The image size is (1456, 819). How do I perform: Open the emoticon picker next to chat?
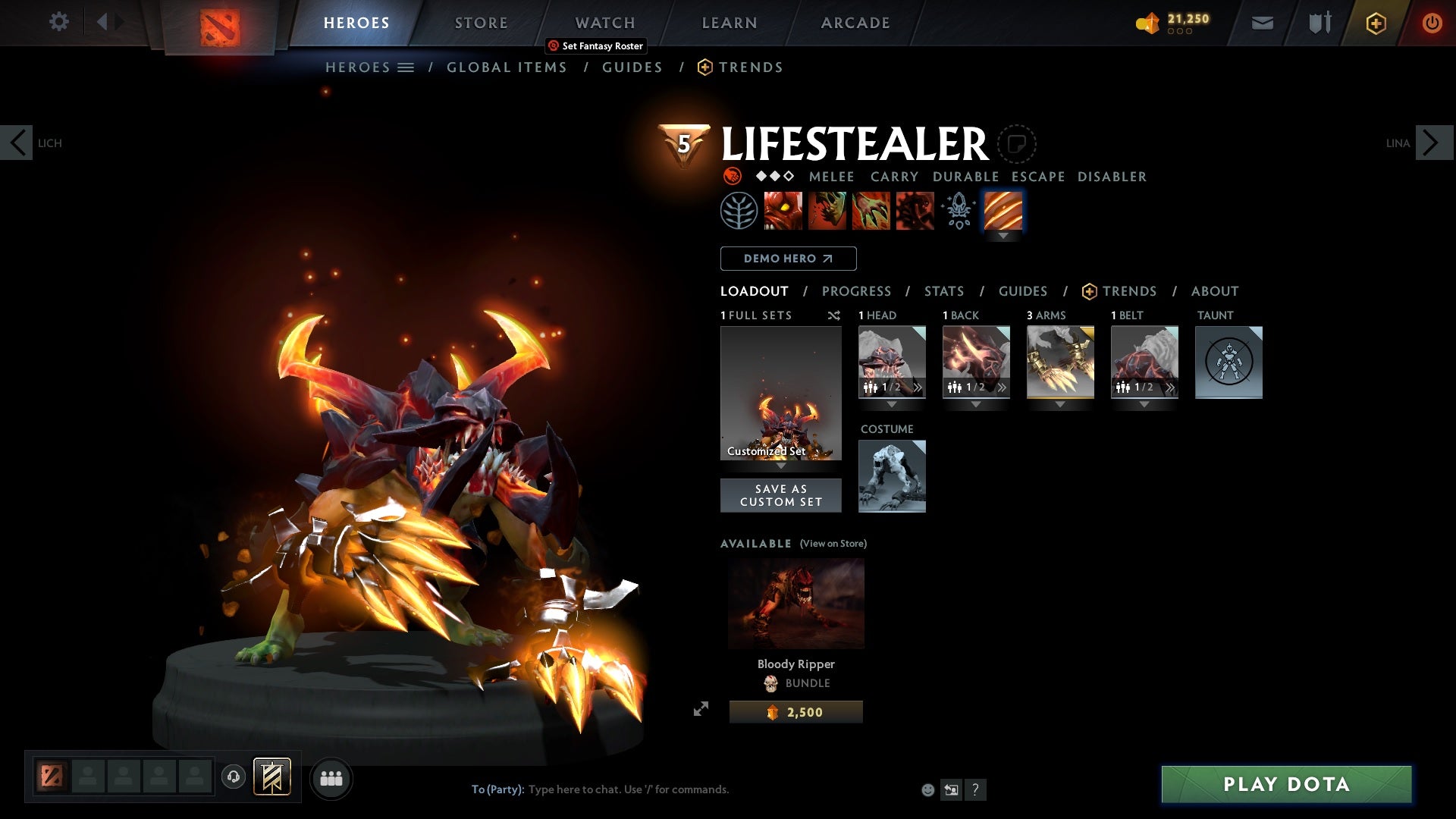(927, 789)
